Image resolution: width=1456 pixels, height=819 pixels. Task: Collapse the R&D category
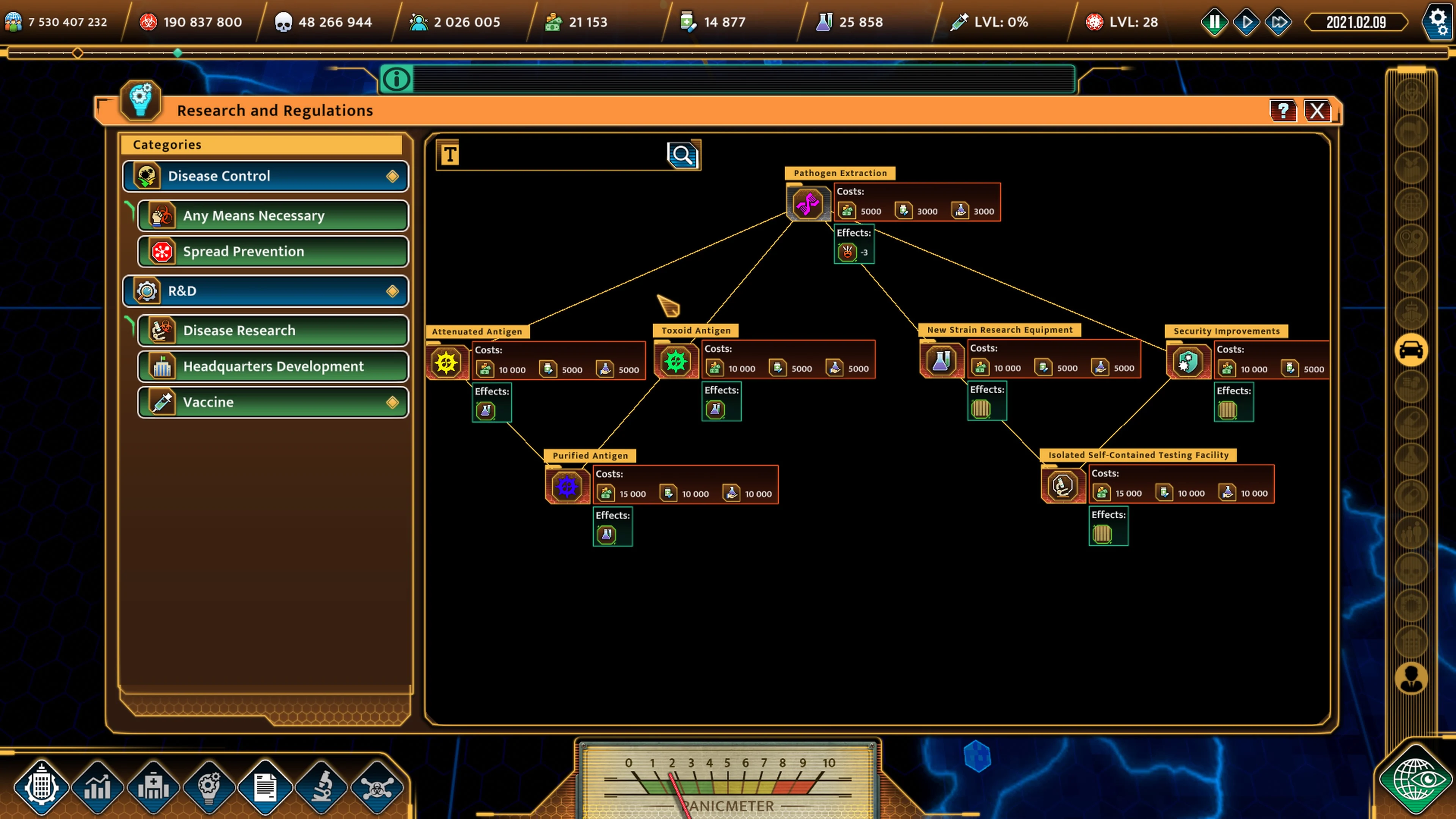265,290
